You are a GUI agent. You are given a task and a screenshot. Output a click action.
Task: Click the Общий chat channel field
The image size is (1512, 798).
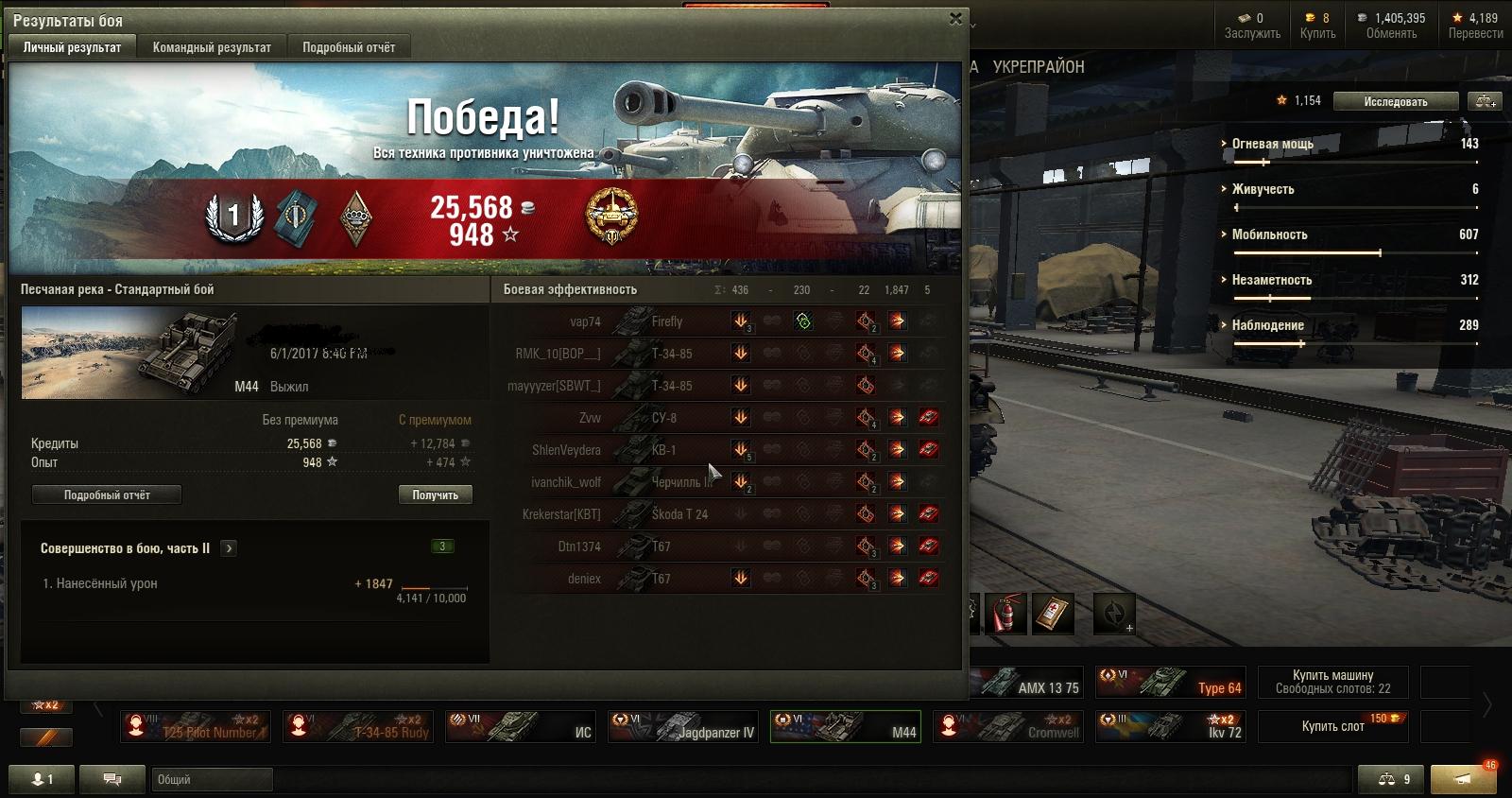pos(212,779)
